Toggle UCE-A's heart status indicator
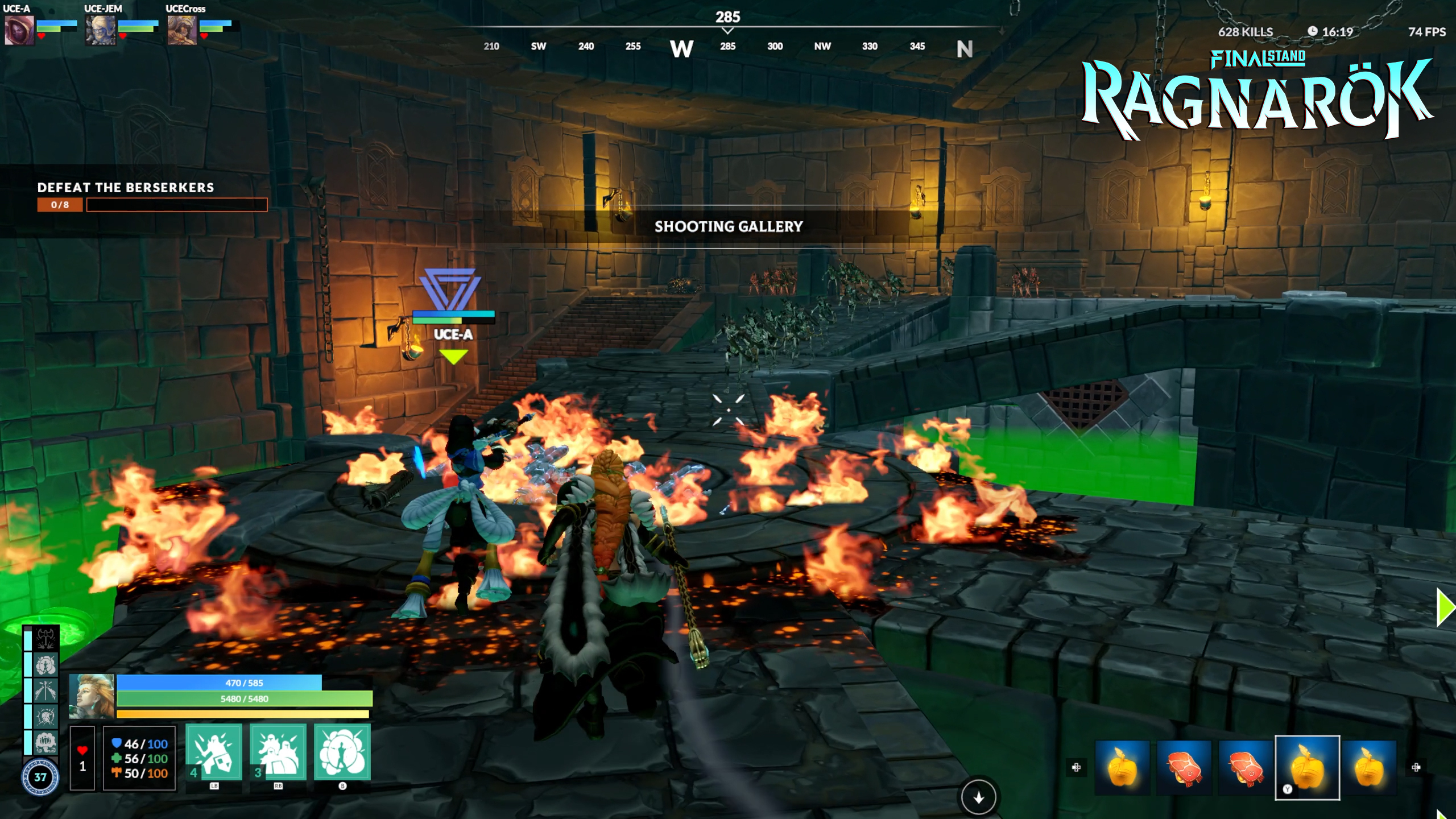The width and height of the screenshot is (1456, 819). tap(41, 38)
